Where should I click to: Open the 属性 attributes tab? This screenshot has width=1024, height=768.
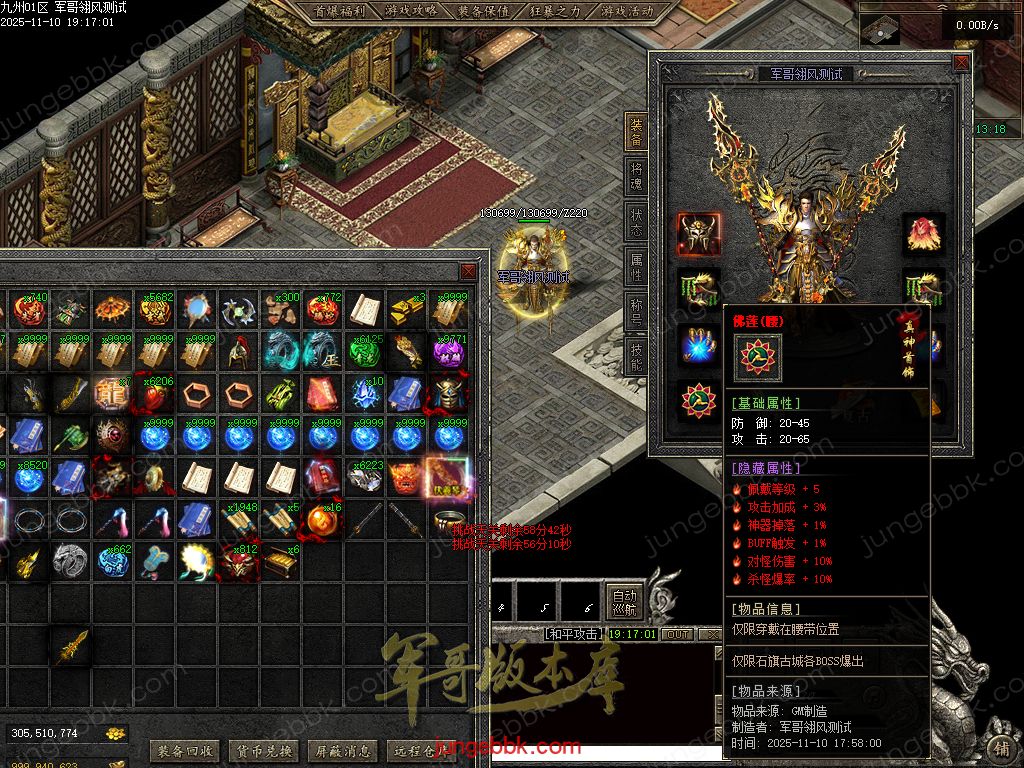click(x=636, y=265)
